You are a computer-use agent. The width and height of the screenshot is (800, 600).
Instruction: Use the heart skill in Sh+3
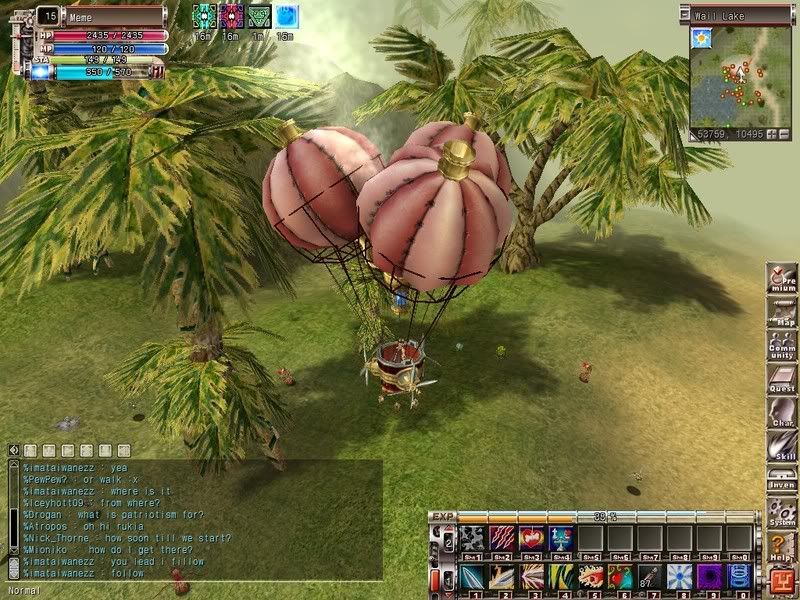point(532,539)
